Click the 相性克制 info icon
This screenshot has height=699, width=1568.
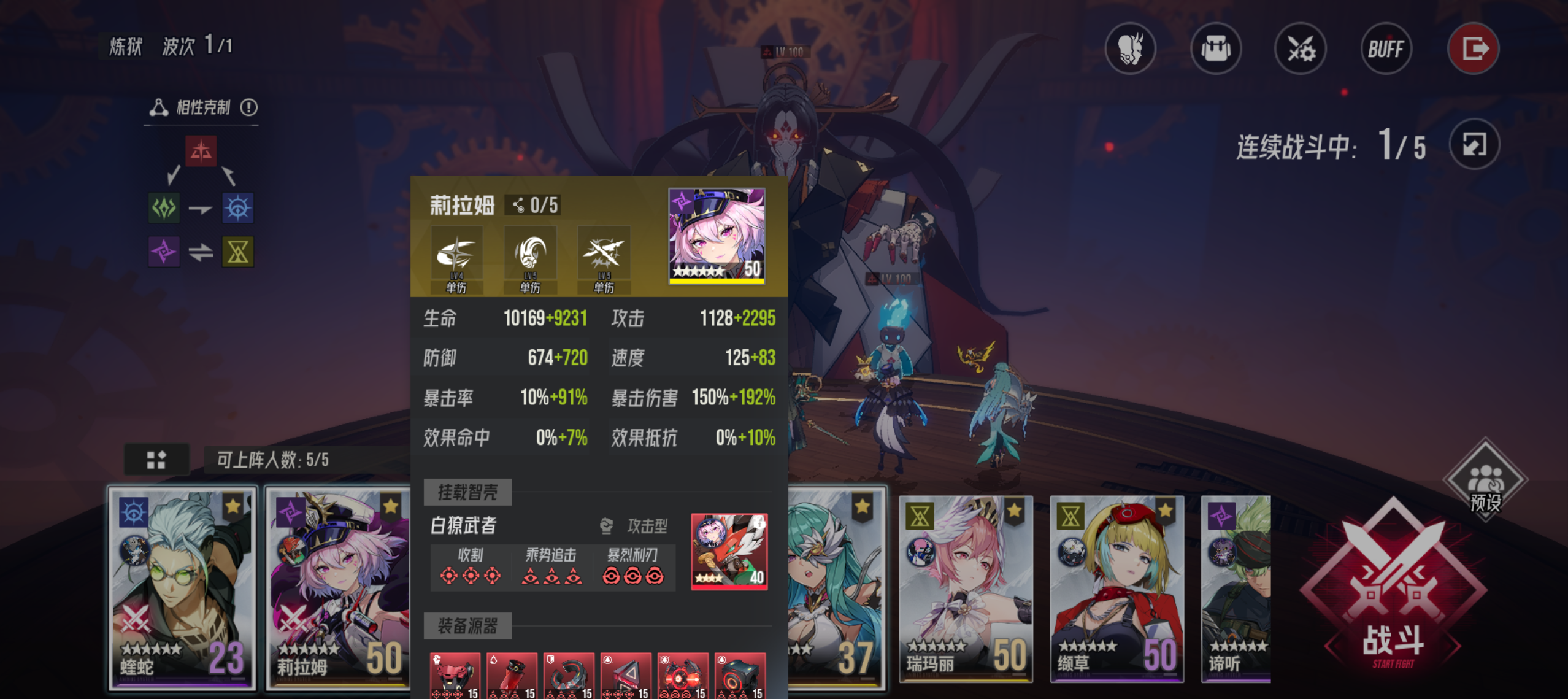click(x=250, y=107)
